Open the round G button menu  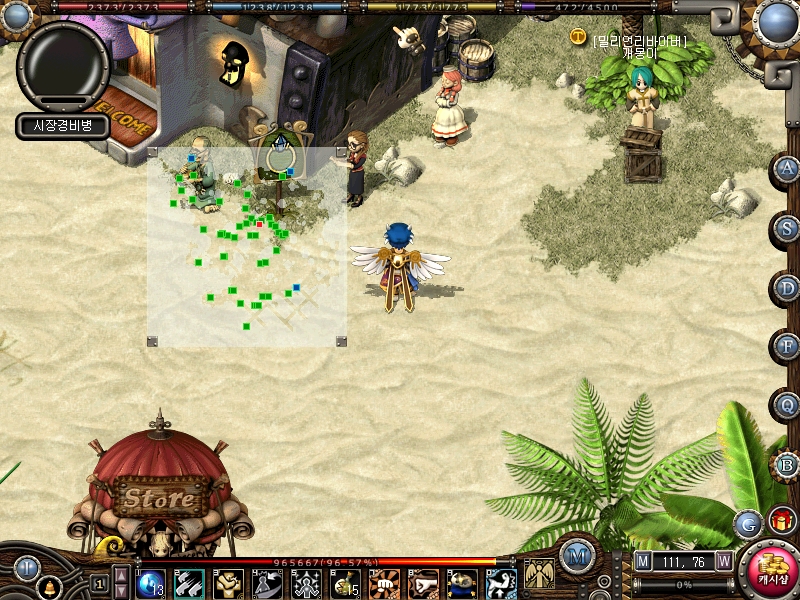748,523
